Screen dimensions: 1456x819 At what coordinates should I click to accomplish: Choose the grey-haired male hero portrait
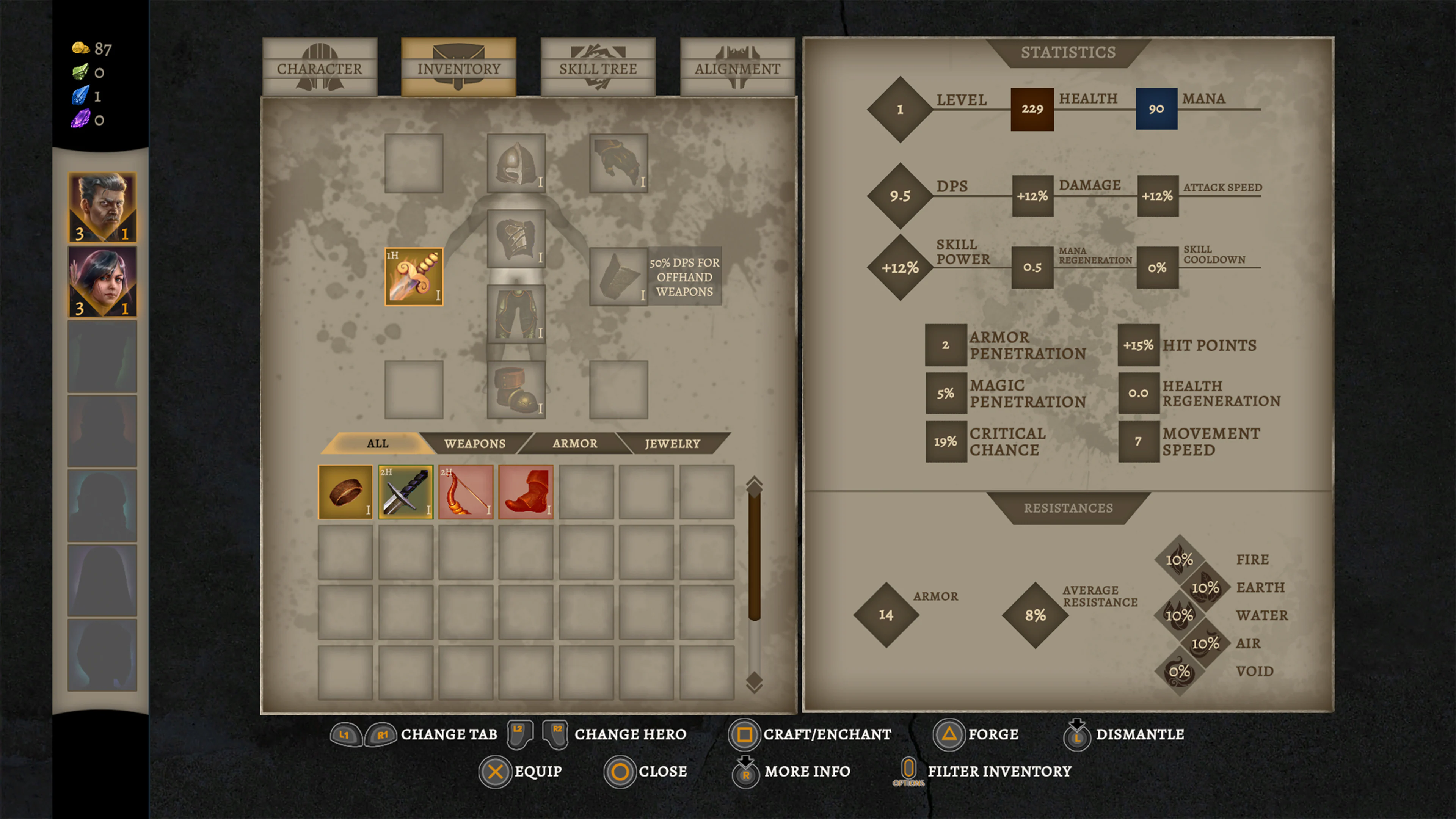click(102, 207)
